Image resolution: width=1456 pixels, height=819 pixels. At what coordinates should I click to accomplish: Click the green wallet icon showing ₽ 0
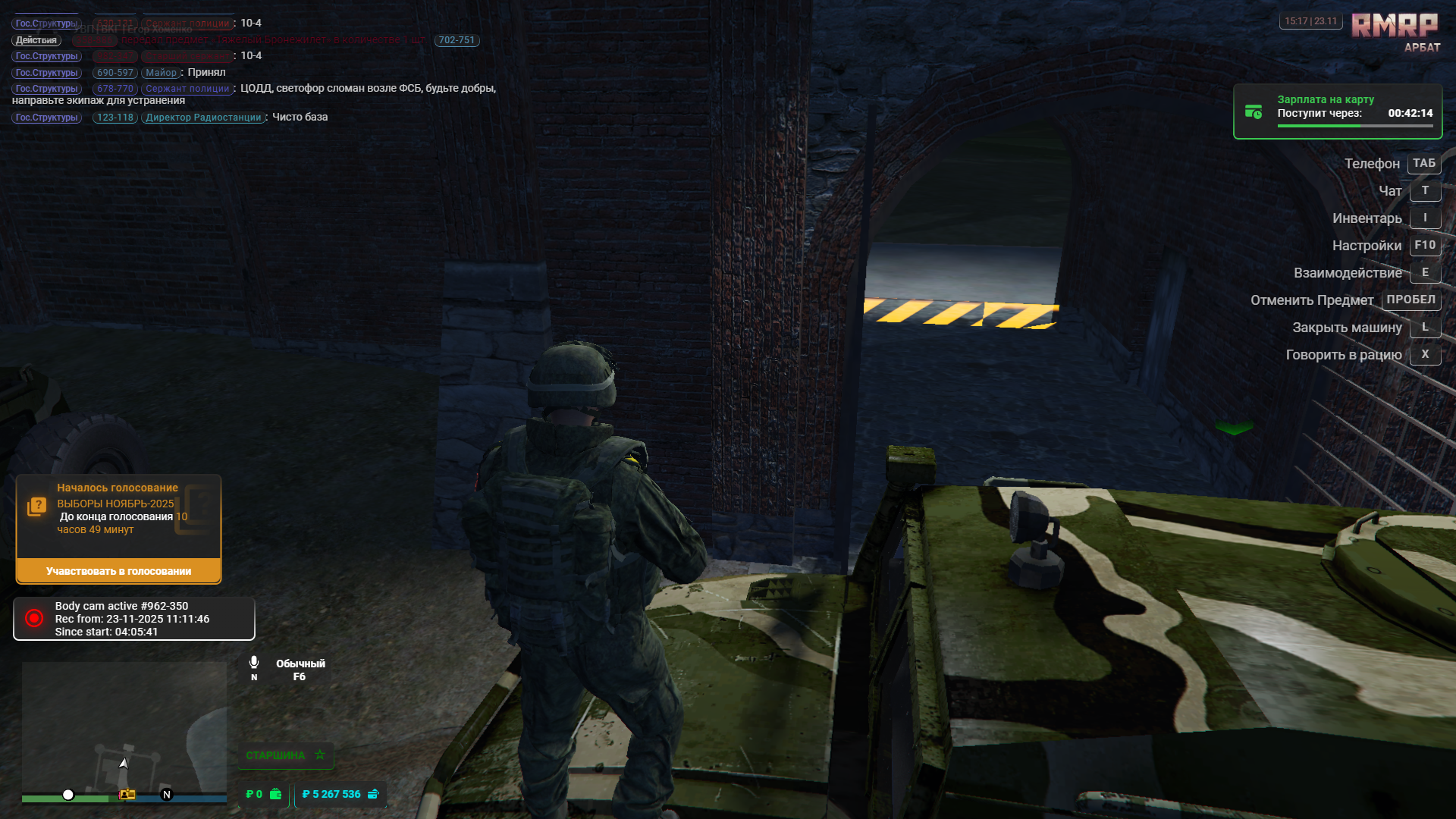click(275, 794)
